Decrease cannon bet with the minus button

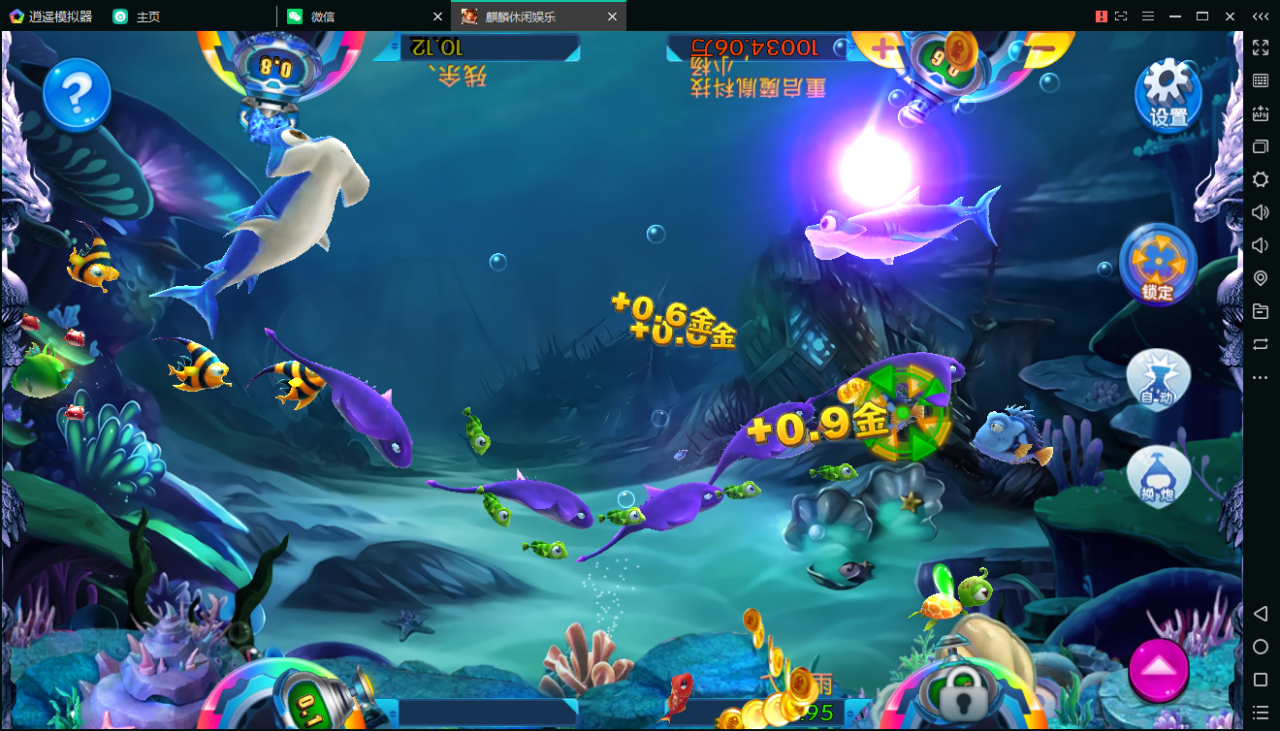pos(1041,47)
